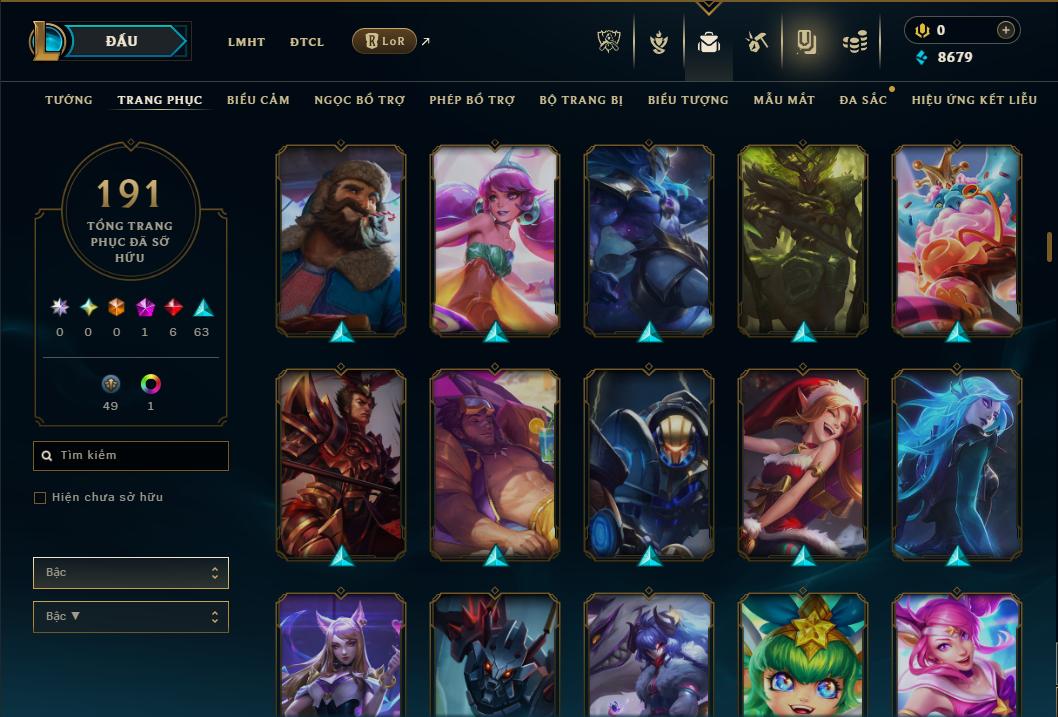Open the BIỂU CẢM tab
The image size is (1058, 717).
[258, 100]
